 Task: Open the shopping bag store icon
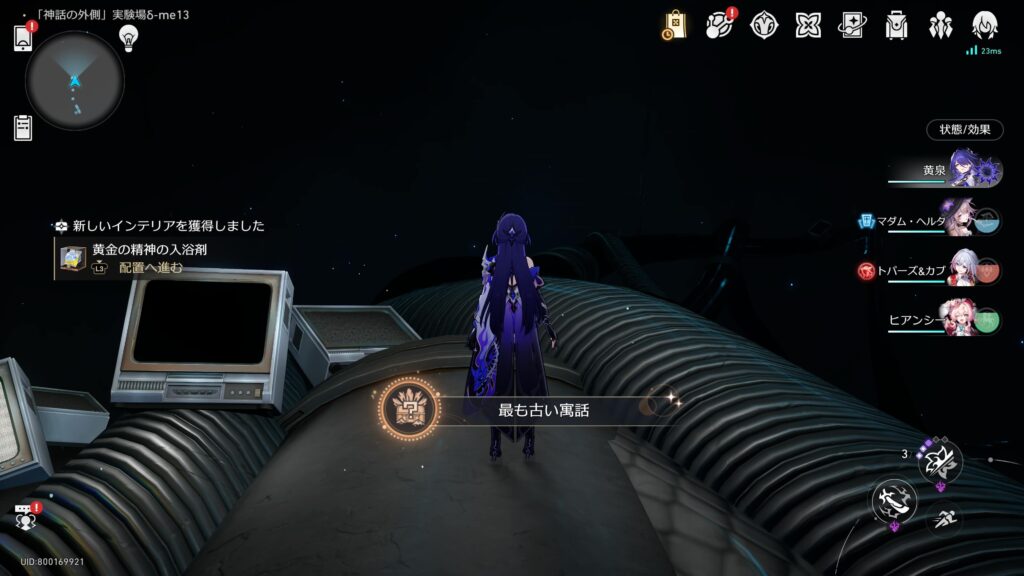click(675, 25)
